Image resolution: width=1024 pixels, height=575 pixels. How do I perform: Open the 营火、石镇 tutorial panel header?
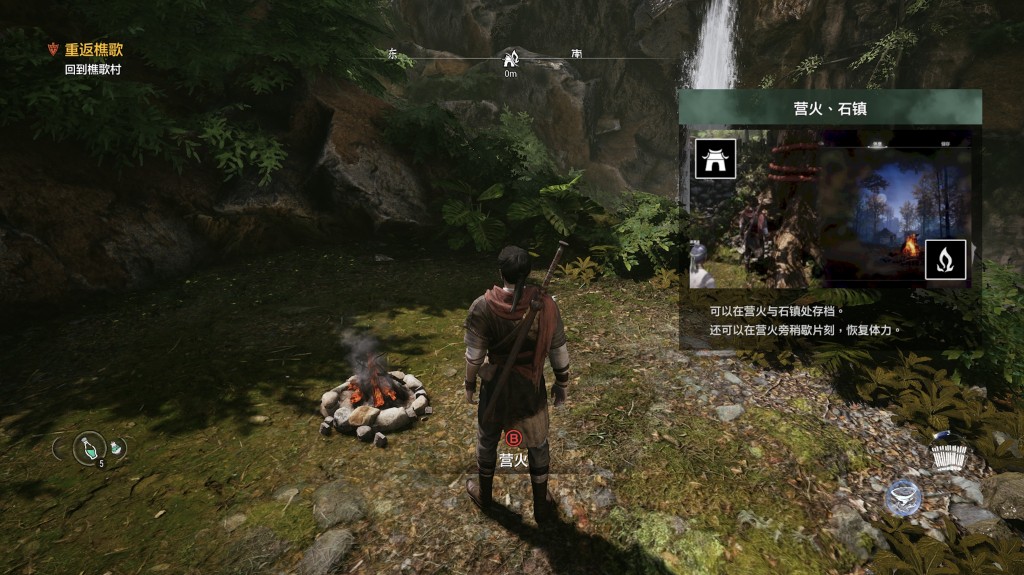[829, 107]
